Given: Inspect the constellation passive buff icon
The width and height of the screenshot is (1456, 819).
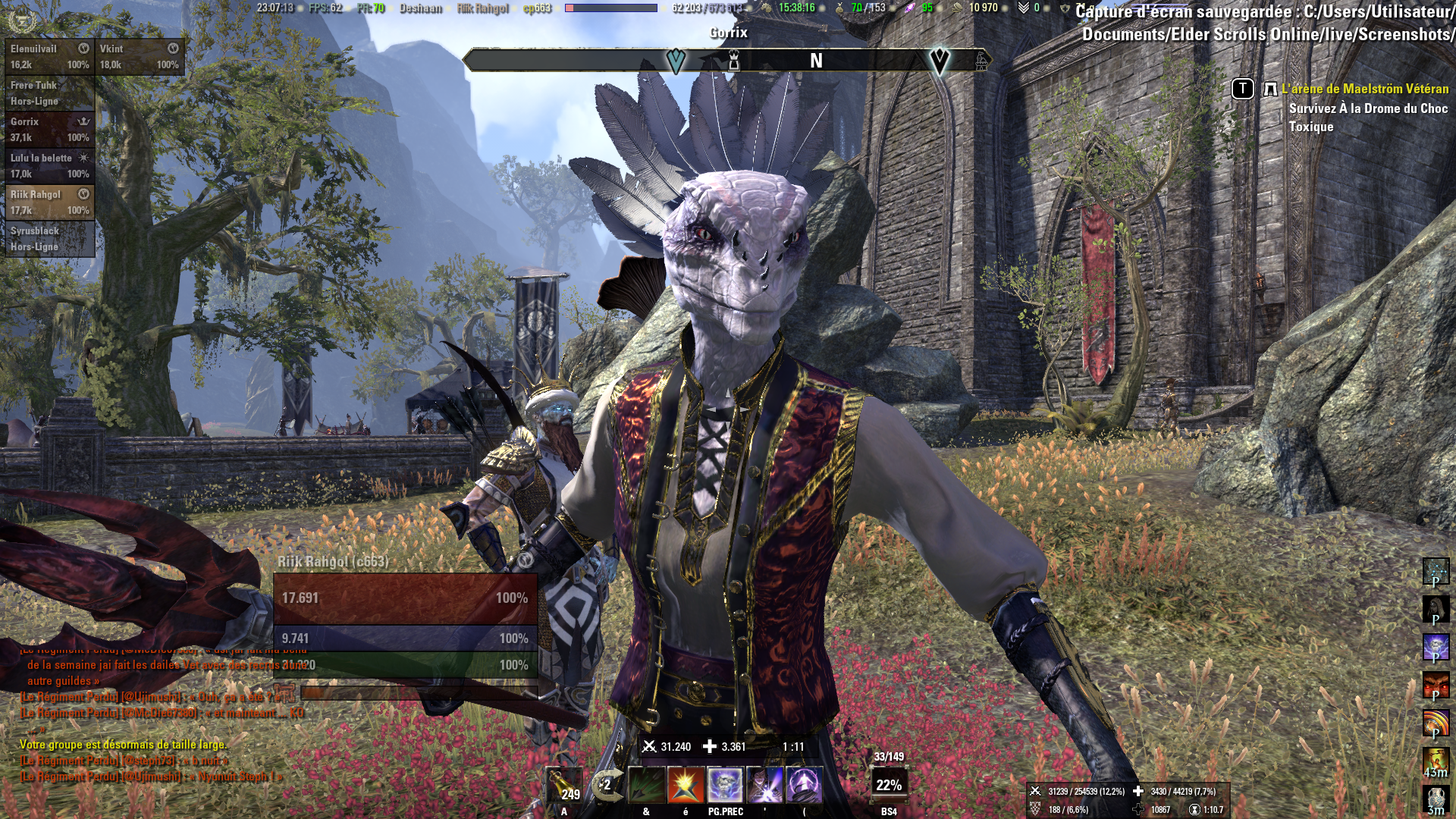Looking at the screenshot, I should click(x=1436, y=571).
